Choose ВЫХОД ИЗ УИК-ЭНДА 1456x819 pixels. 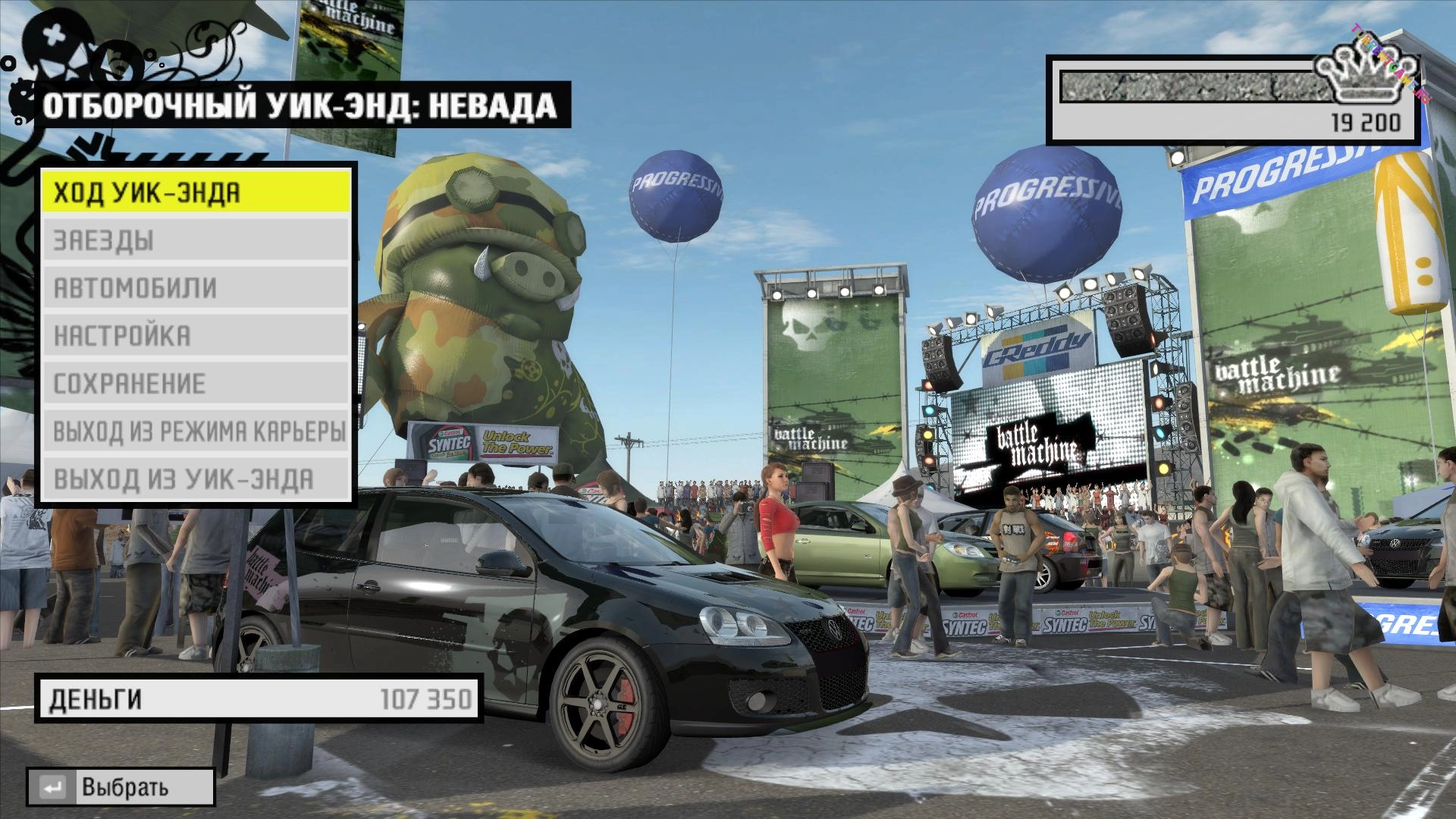coord(196,479)
